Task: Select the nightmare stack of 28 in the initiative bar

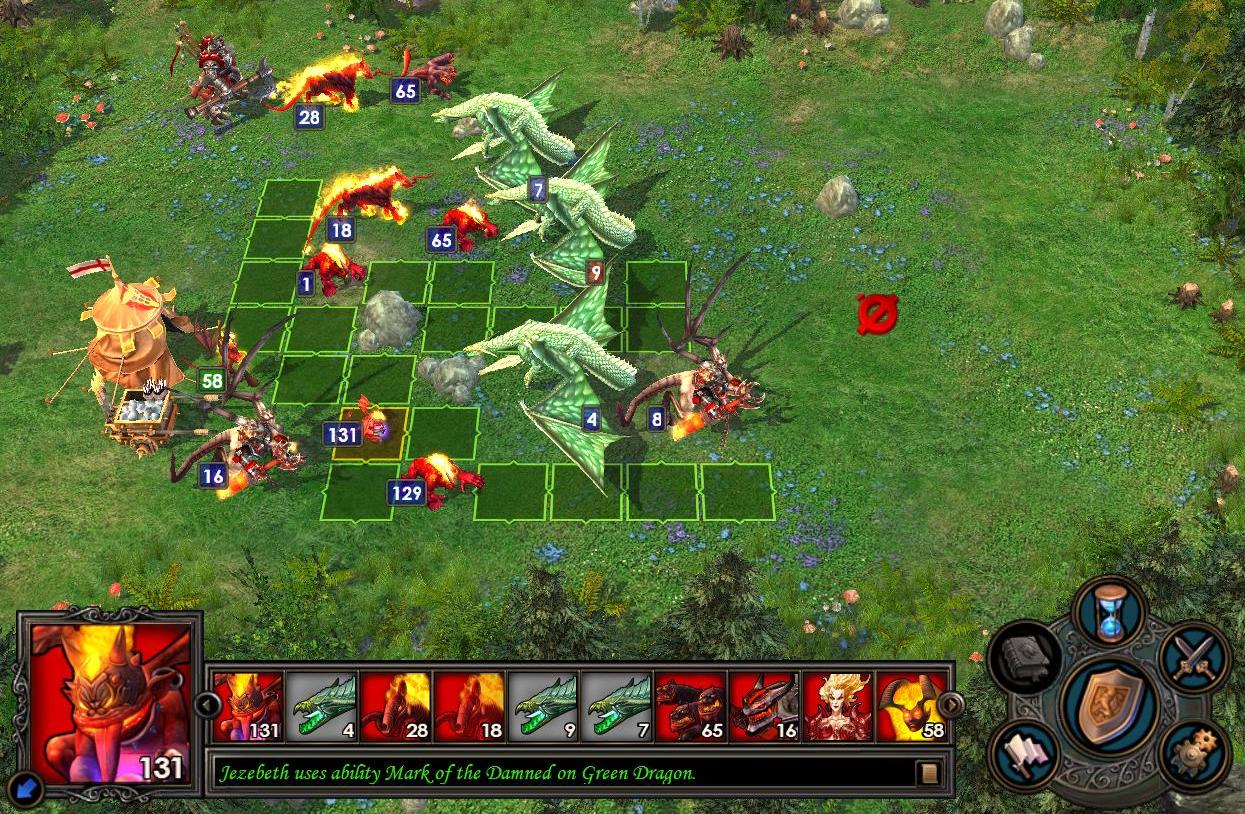Action: (x=396, y=707)
